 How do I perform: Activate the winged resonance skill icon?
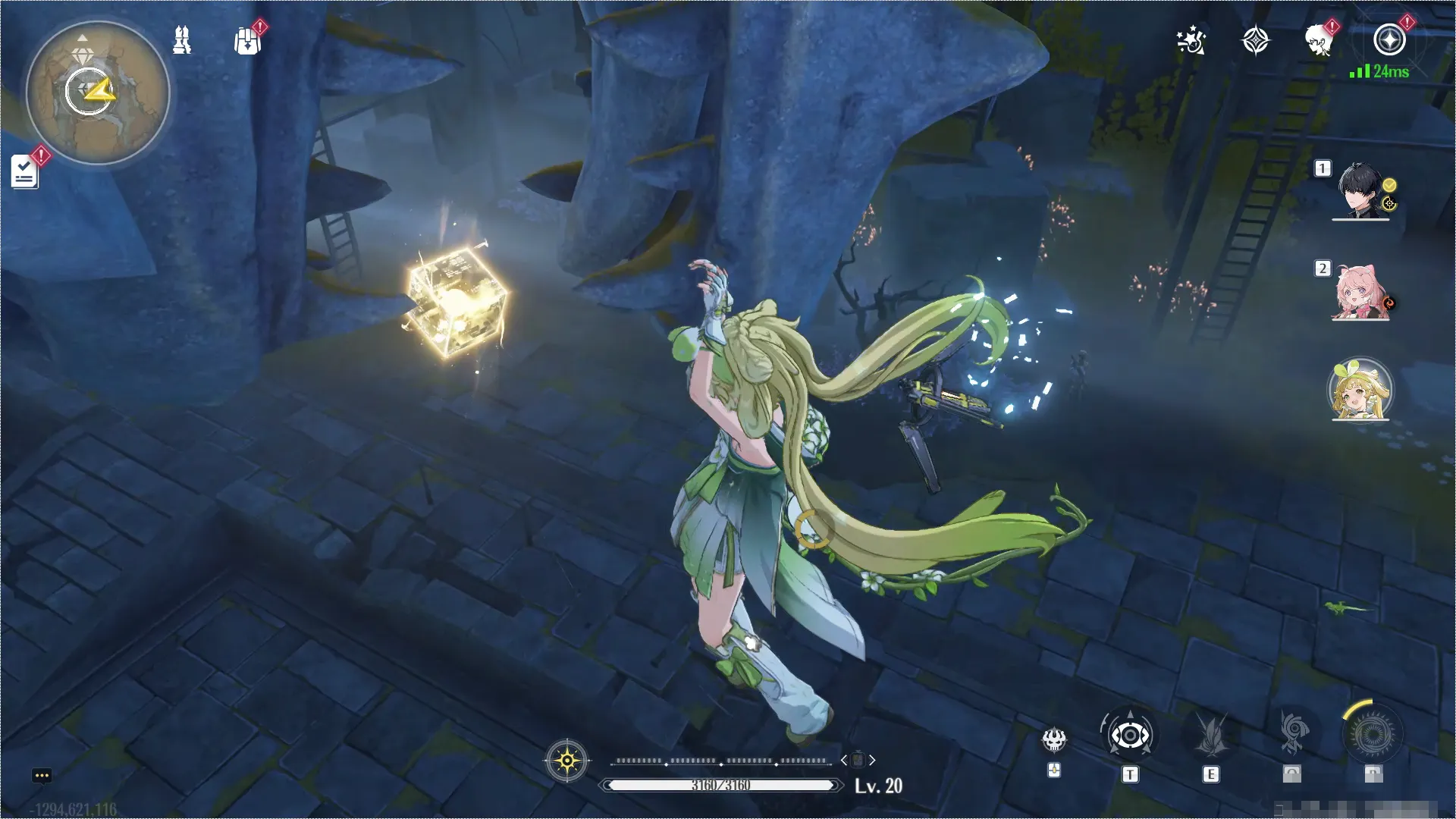coord(1211,736)
